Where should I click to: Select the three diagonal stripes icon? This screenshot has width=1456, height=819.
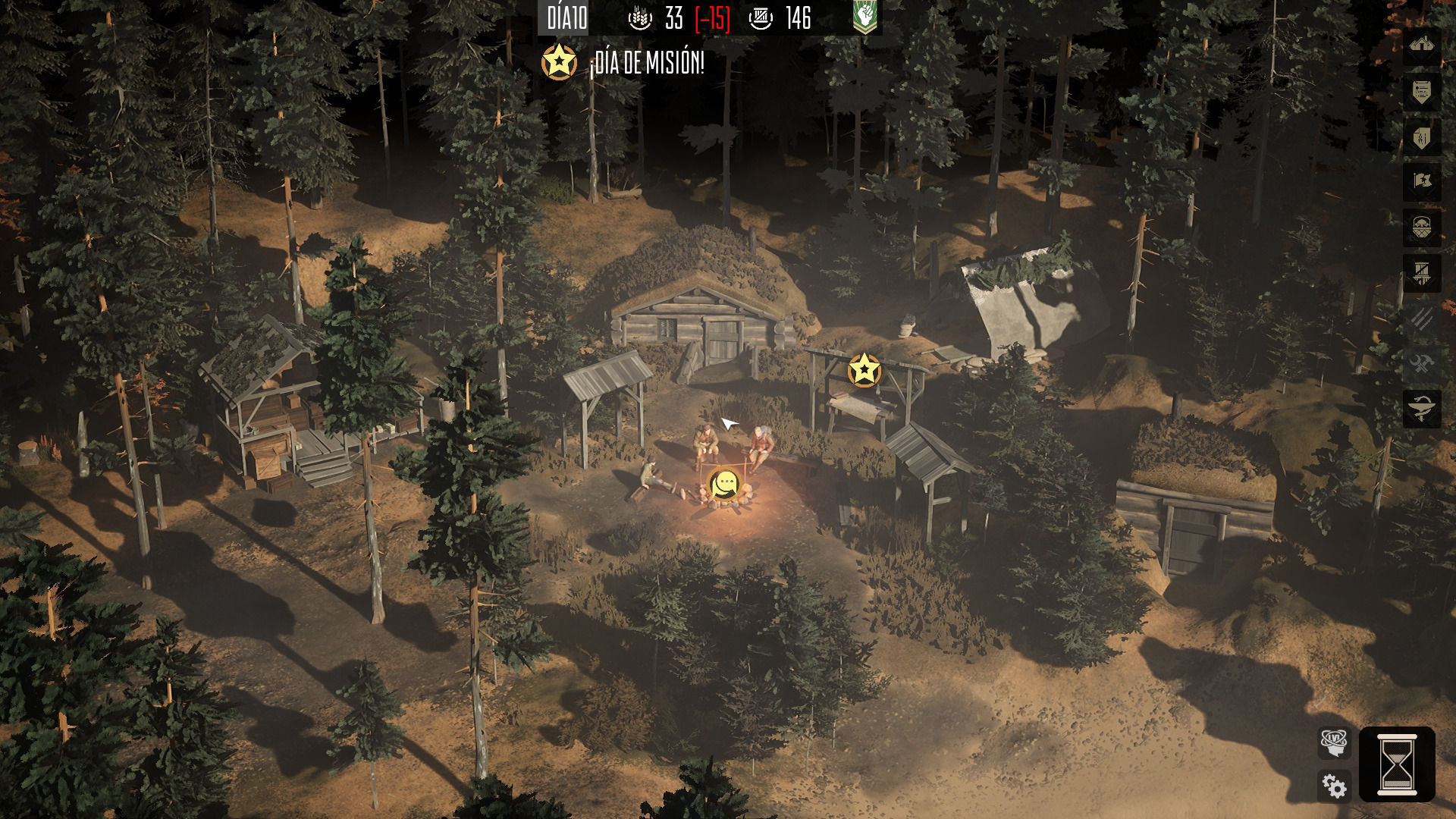coord(1421,318)
